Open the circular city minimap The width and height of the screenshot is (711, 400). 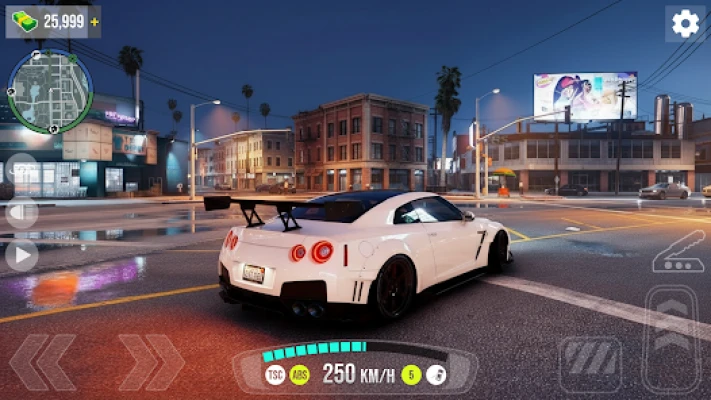[50, 91]
